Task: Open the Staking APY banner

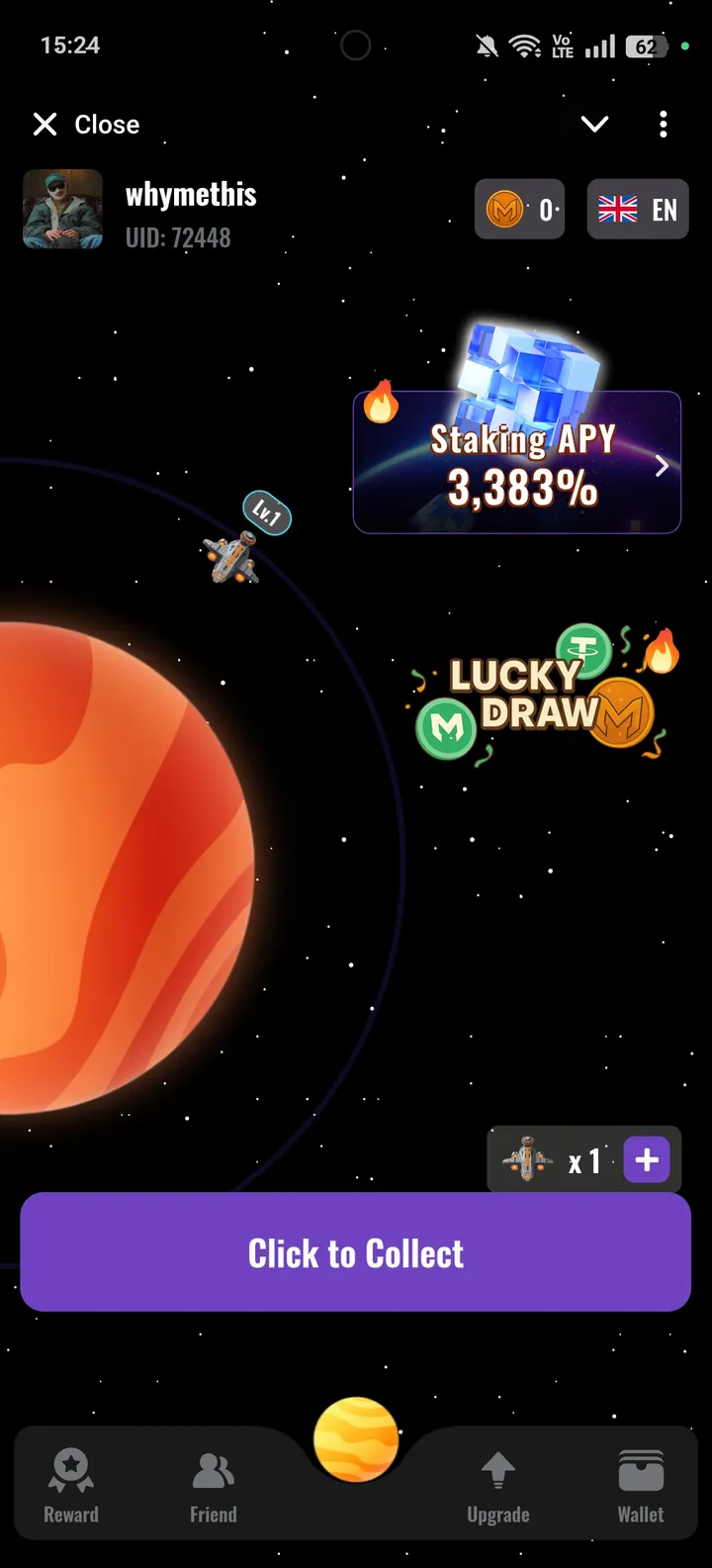Action: click(517, 462)
